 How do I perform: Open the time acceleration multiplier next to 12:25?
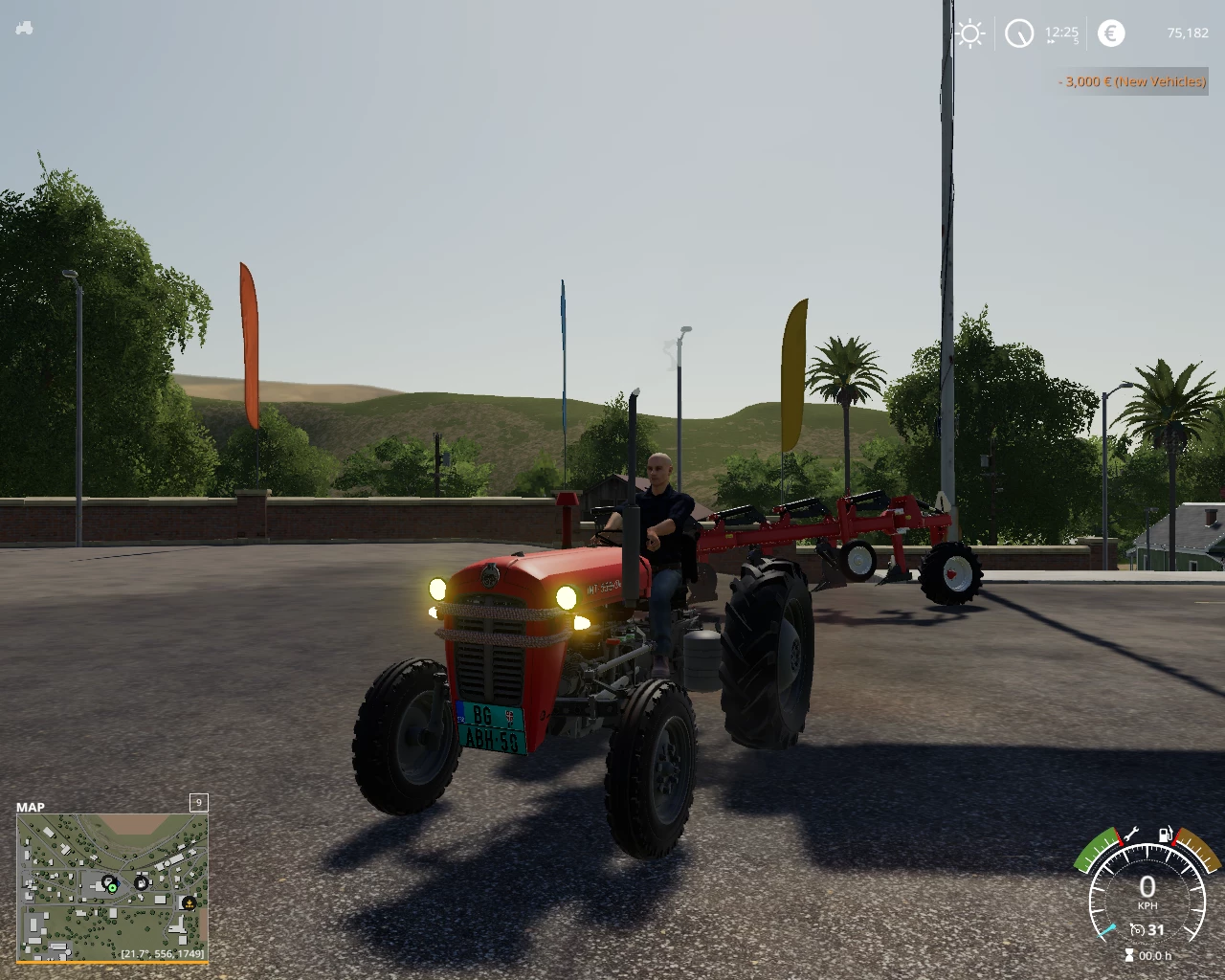pos(1079,39)
